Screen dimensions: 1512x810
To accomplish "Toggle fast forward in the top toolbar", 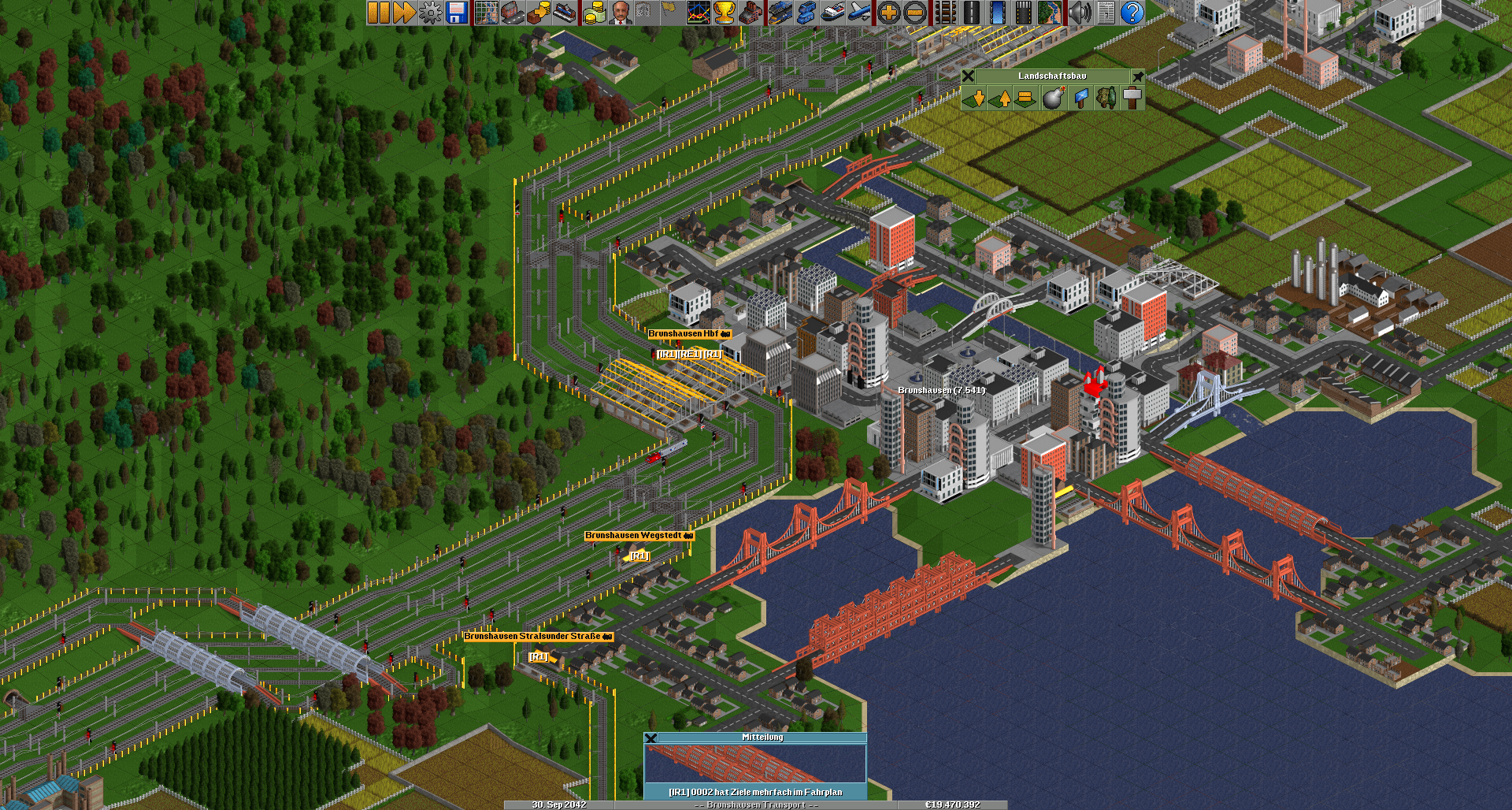I will tap(404, 13).
